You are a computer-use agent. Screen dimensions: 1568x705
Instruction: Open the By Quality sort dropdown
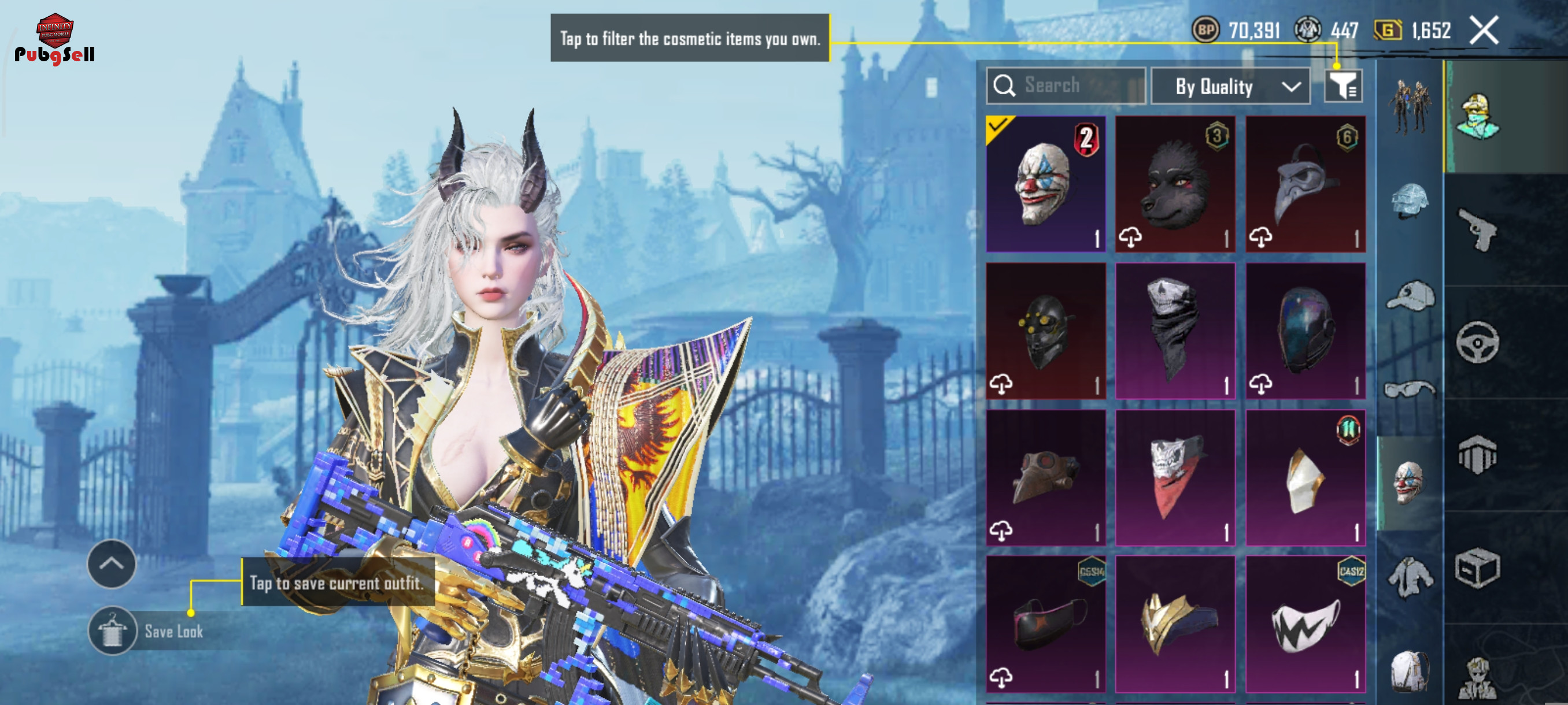[1230, 86]
